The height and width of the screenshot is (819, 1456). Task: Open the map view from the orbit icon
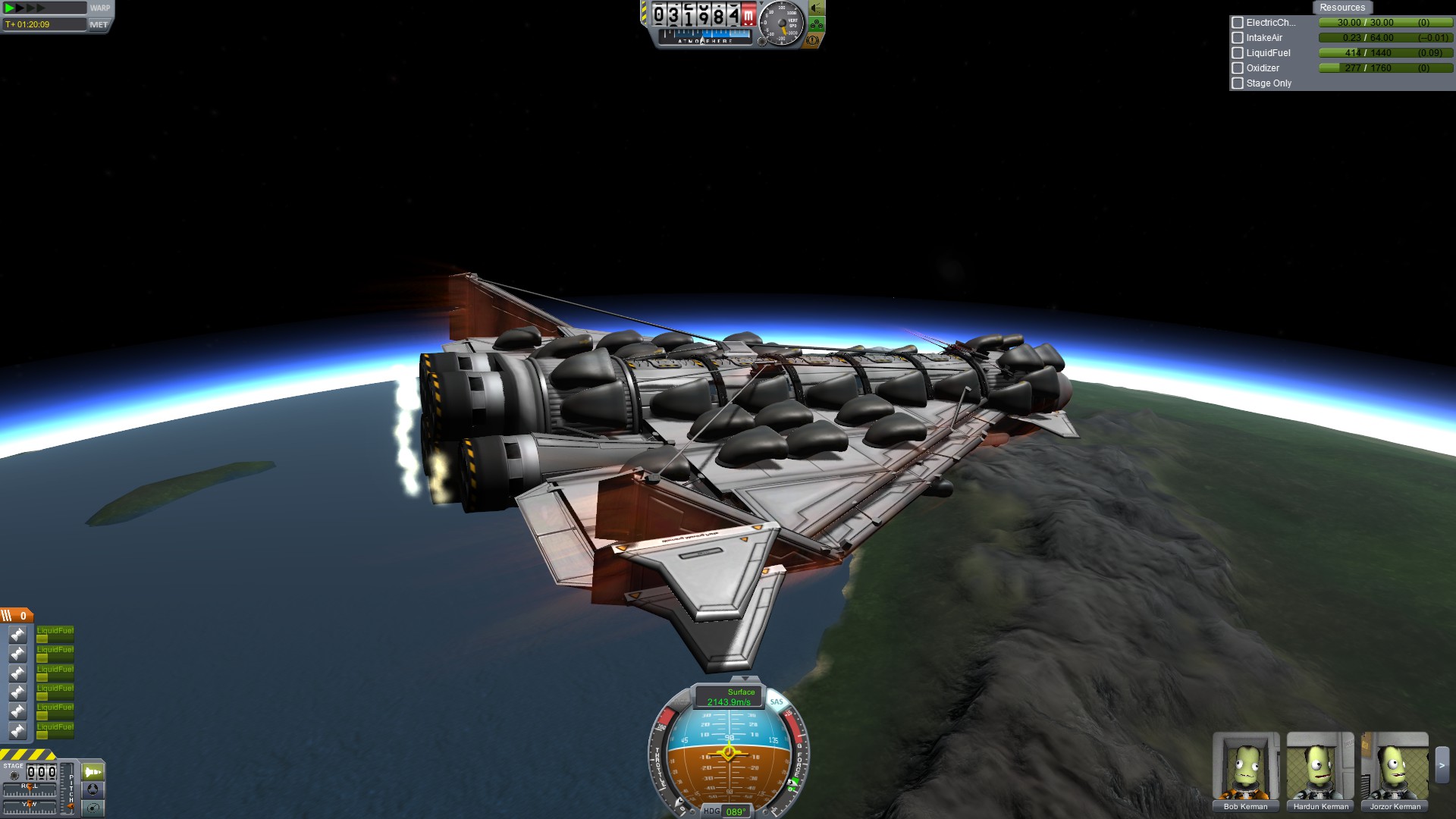click(x=93, y=808)
